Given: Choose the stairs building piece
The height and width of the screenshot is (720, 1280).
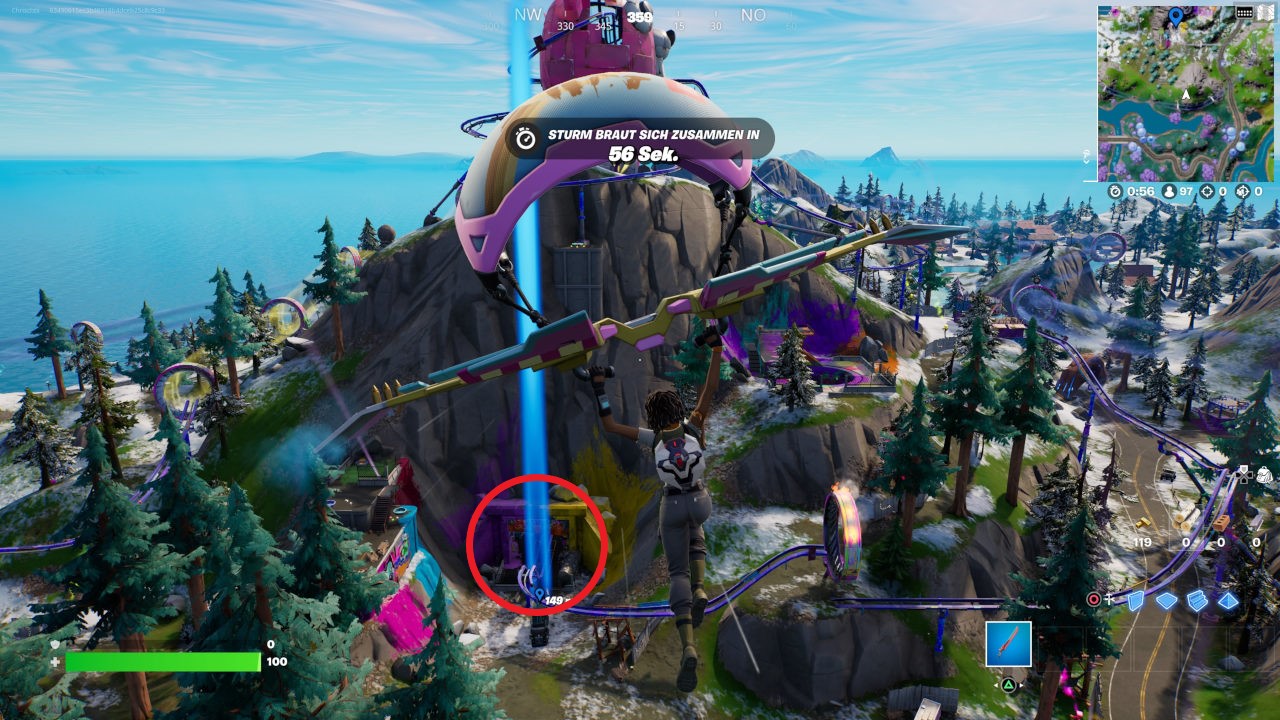Looking at the screenshot, I should (1197, 600).
